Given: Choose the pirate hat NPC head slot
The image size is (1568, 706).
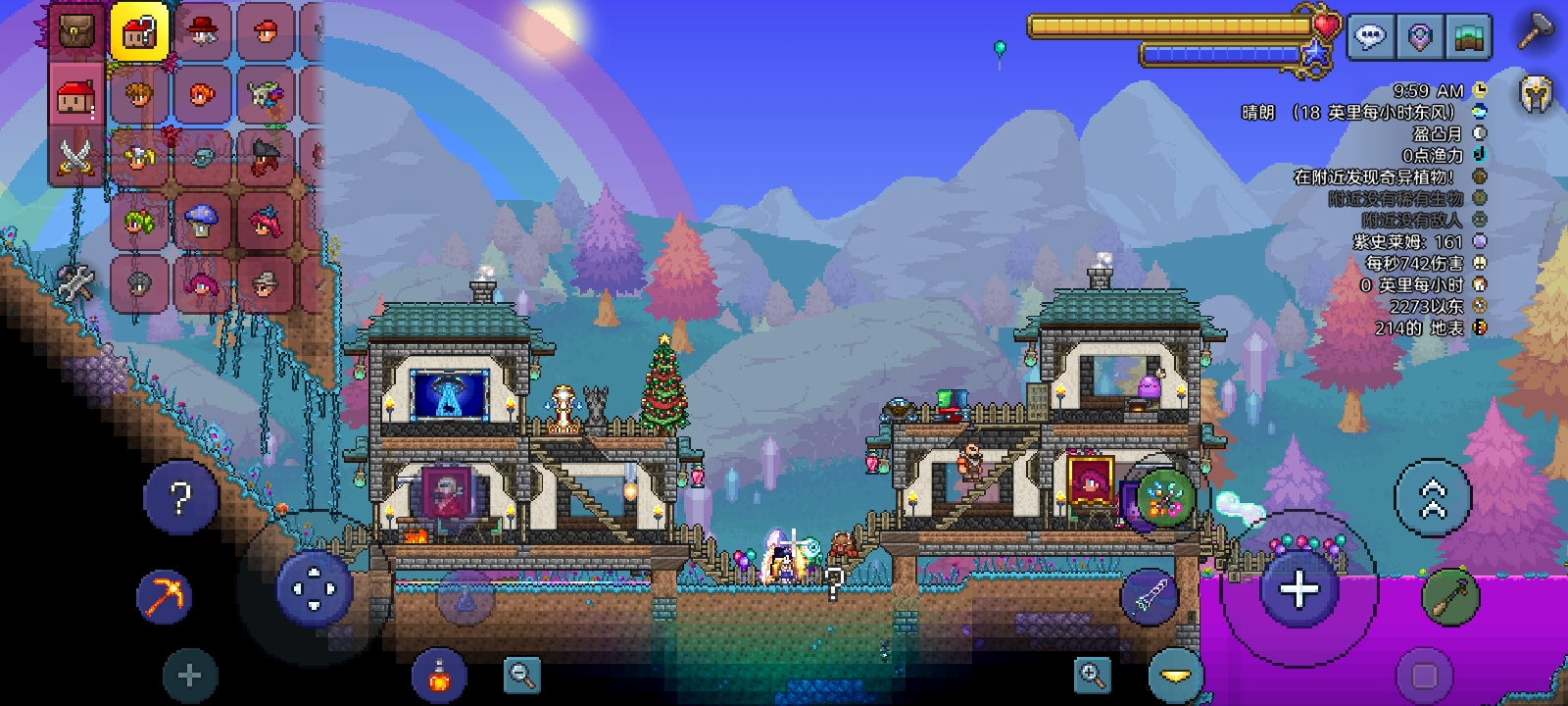Looking at the screenshot, I should pyautogui.click(x=265, y=157).
